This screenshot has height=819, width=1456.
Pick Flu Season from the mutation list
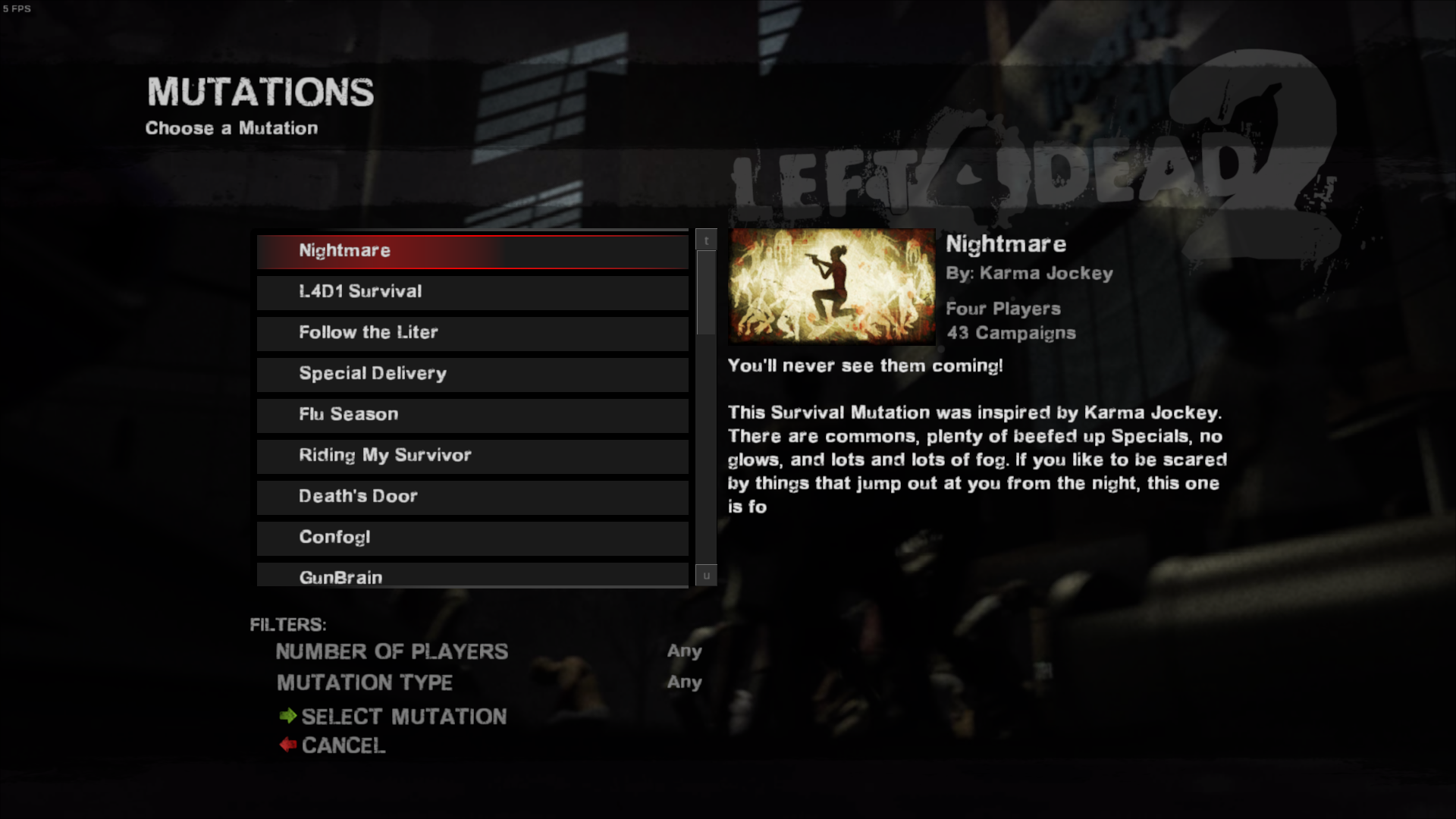tap(472, 415)
